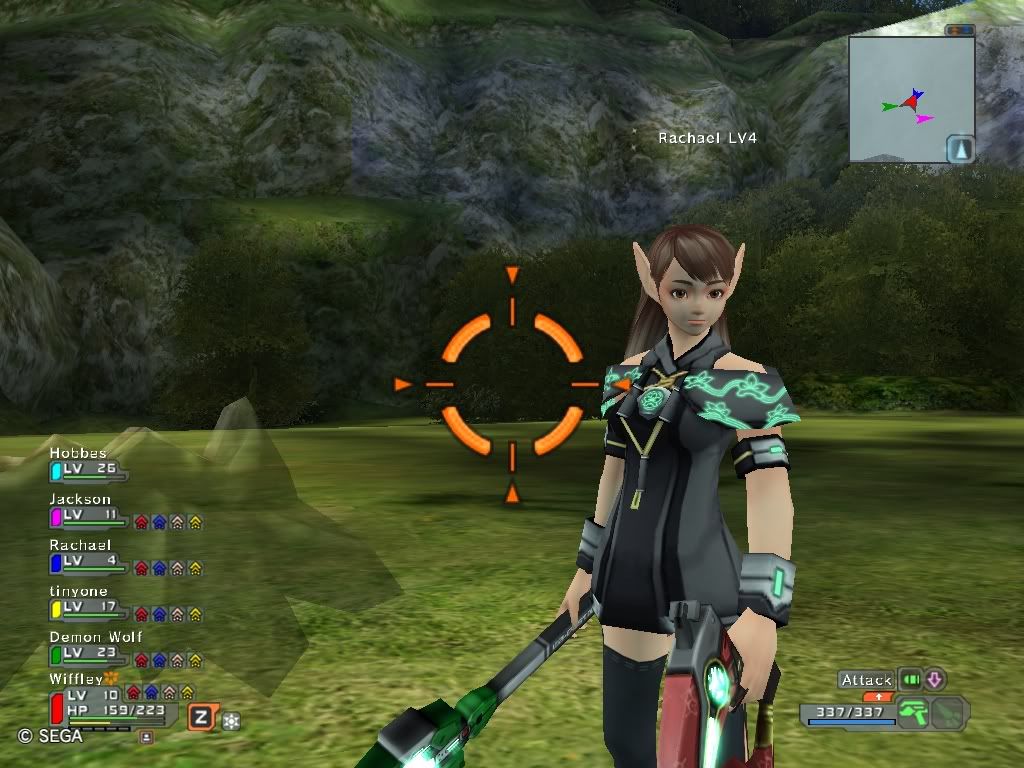The height and width of the screenshot is (768, 1024).
Task: Click the purple down arrow icon
Action: [935, 680]
